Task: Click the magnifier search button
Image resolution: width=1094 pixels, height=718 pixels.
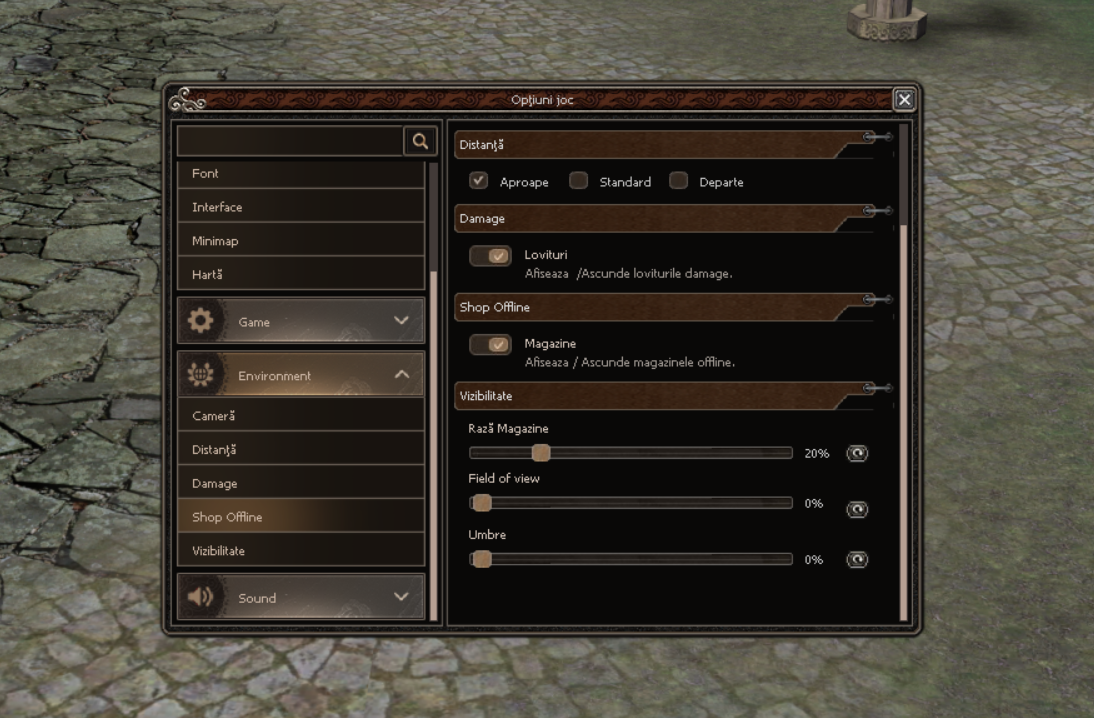Action: click(420, 142)
